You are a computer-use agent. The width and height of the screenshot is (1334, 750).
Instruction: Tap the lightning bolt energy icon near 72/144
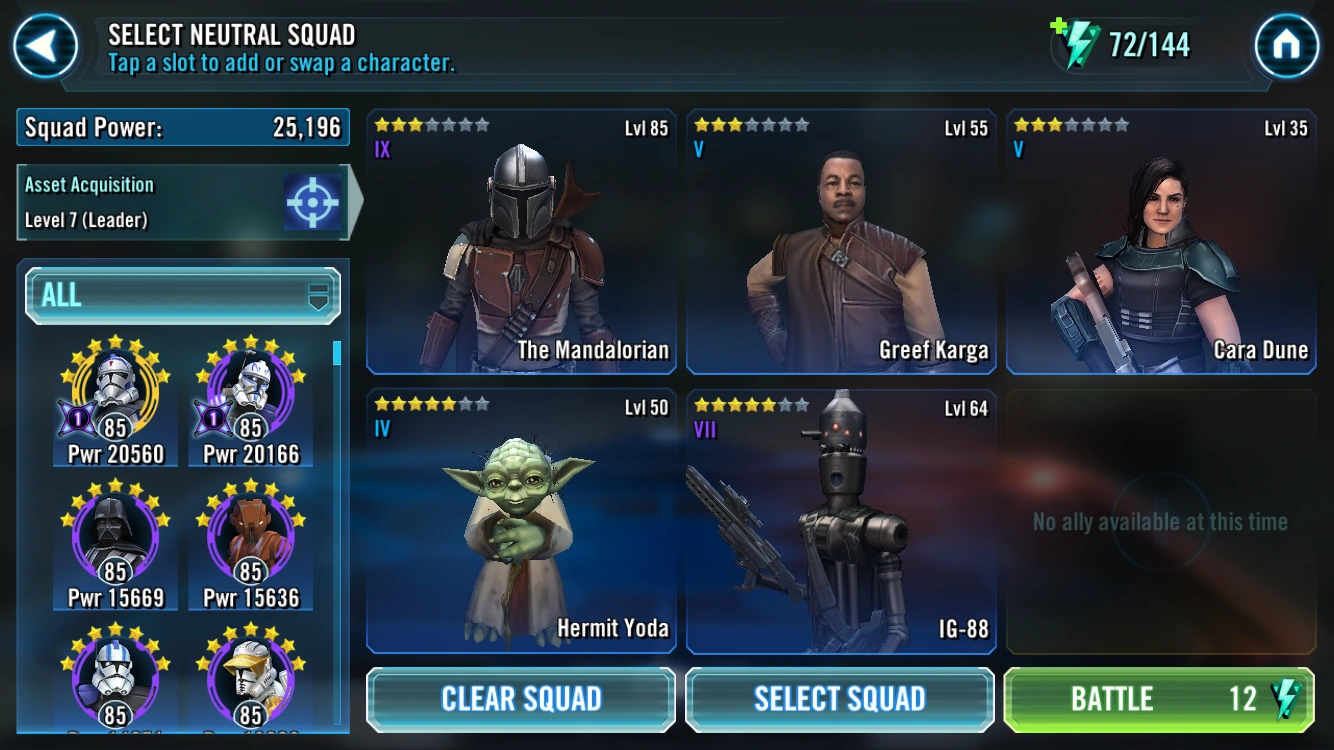[x=1079, y=43]
